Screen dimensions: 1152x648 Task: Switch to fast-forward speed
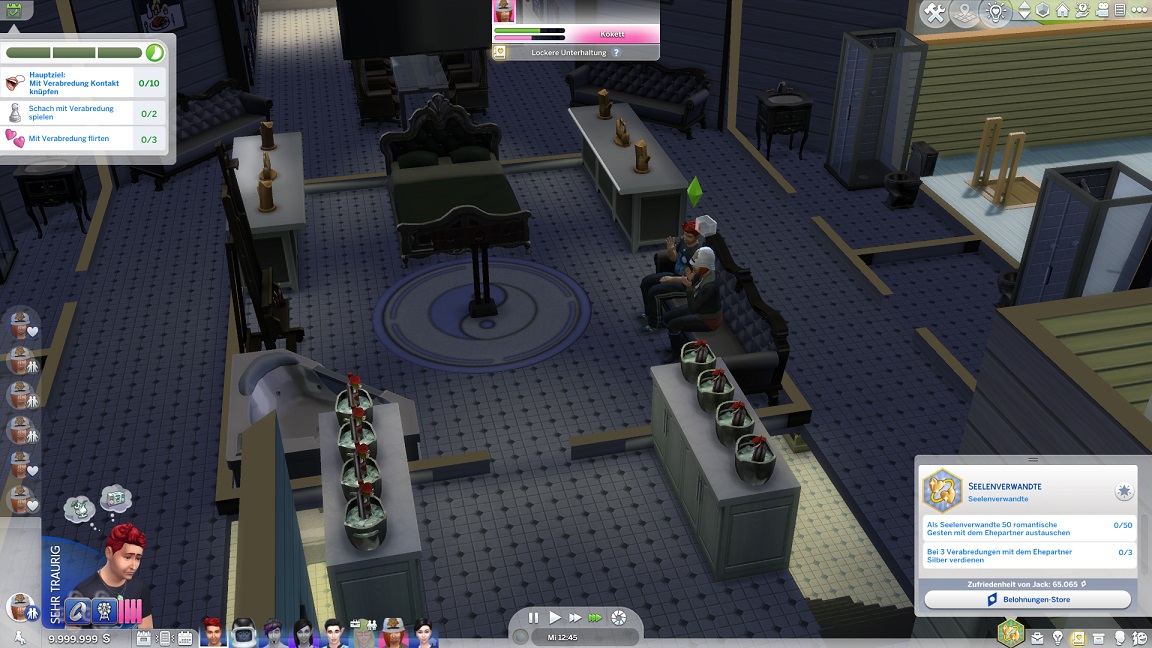(575, 618)
